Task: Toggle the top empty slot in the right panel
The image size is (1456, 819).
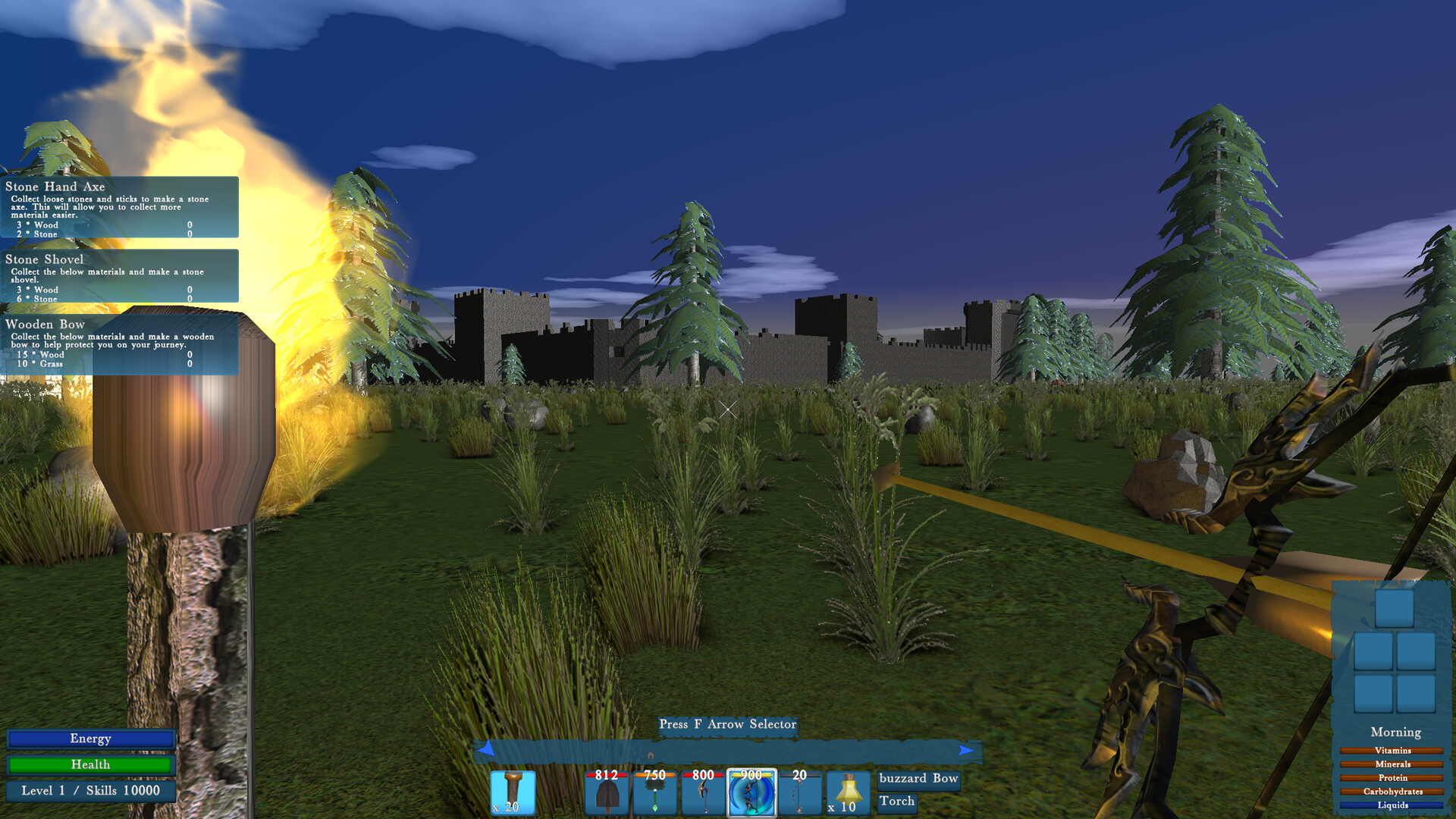Action: [x=1395, y=608]
